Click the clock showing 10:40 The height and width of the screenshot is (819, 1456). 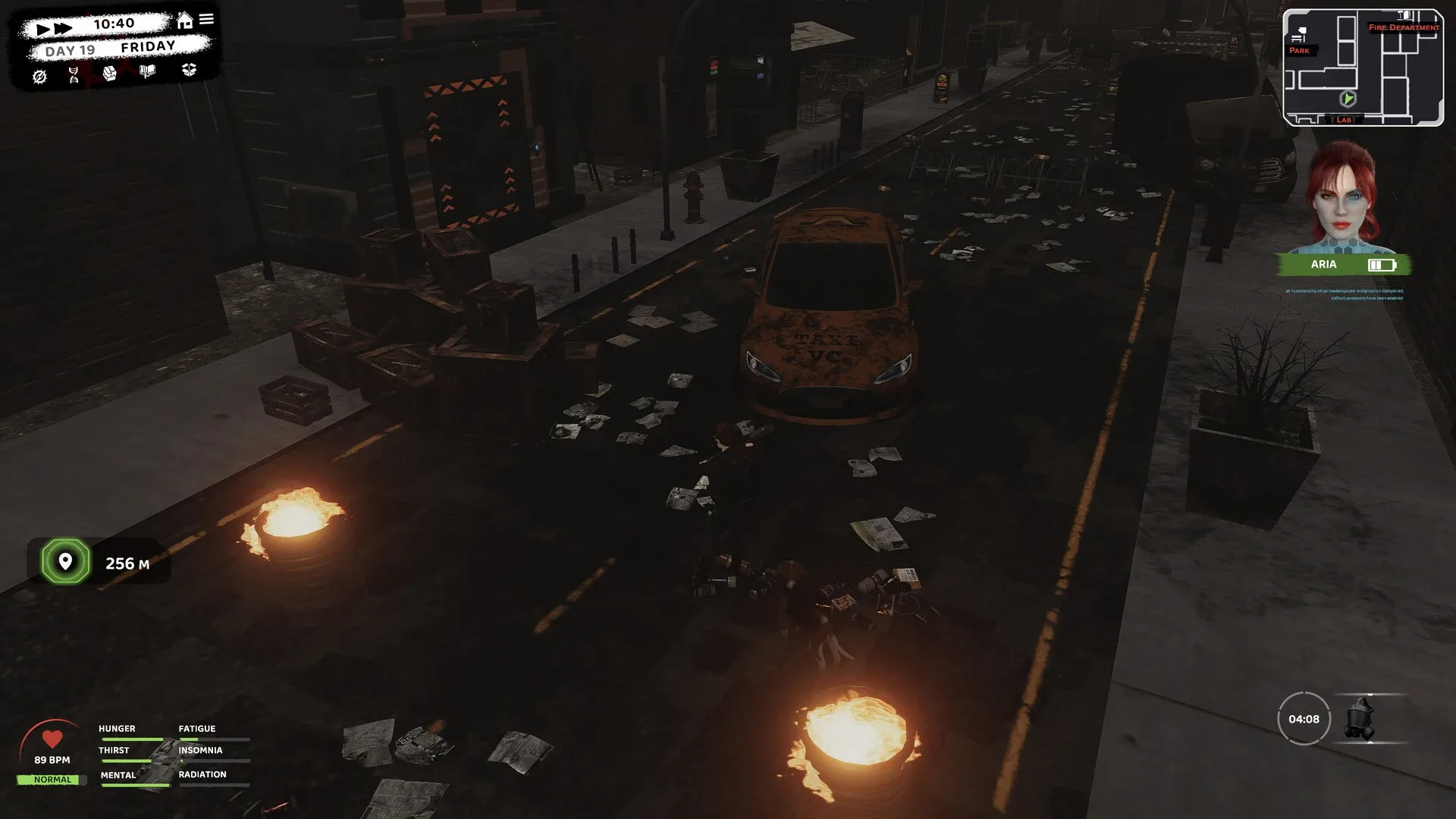[x=114, y=23]
